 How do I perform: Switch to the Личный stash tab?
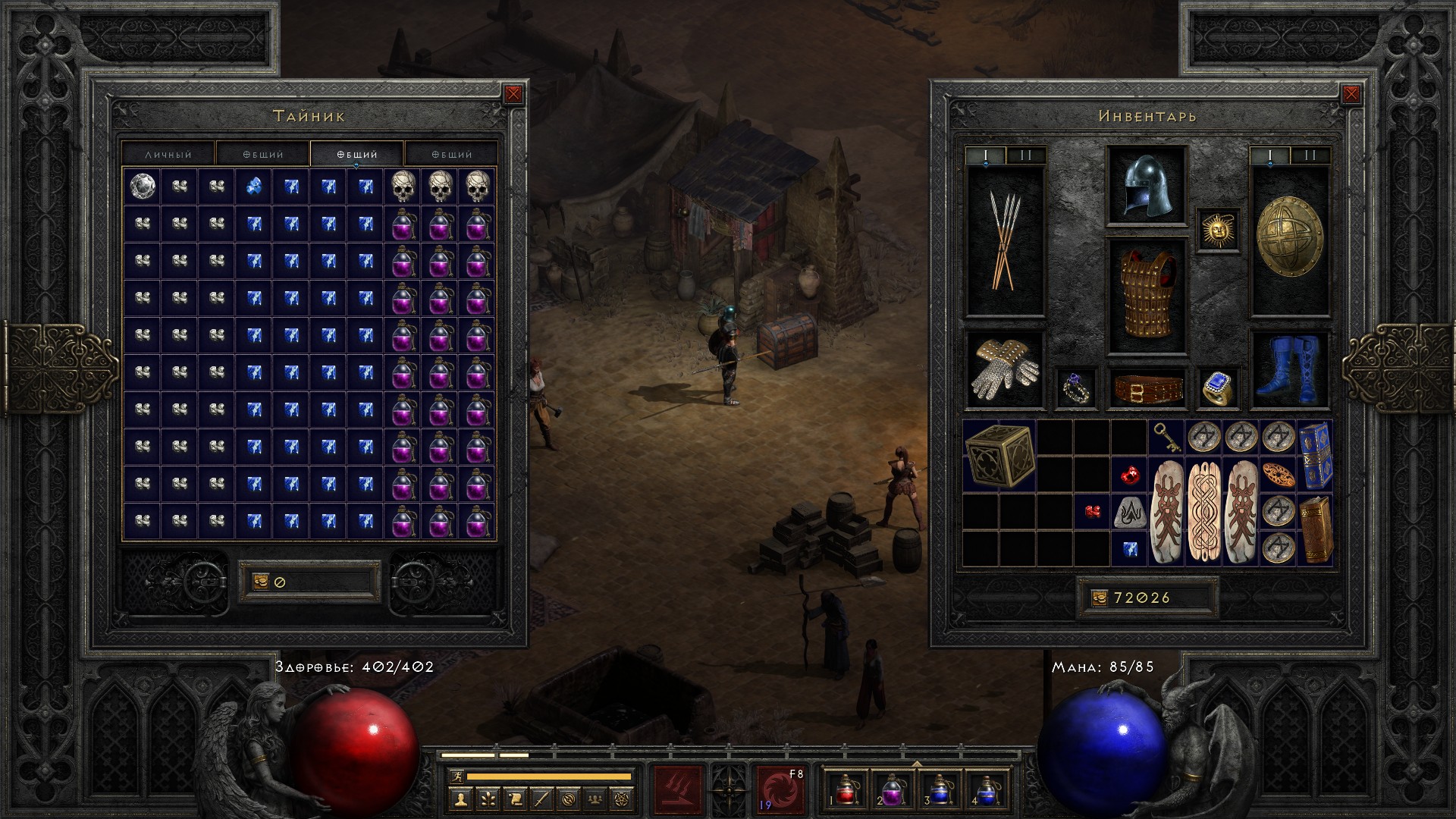click(x=168, y=154)
